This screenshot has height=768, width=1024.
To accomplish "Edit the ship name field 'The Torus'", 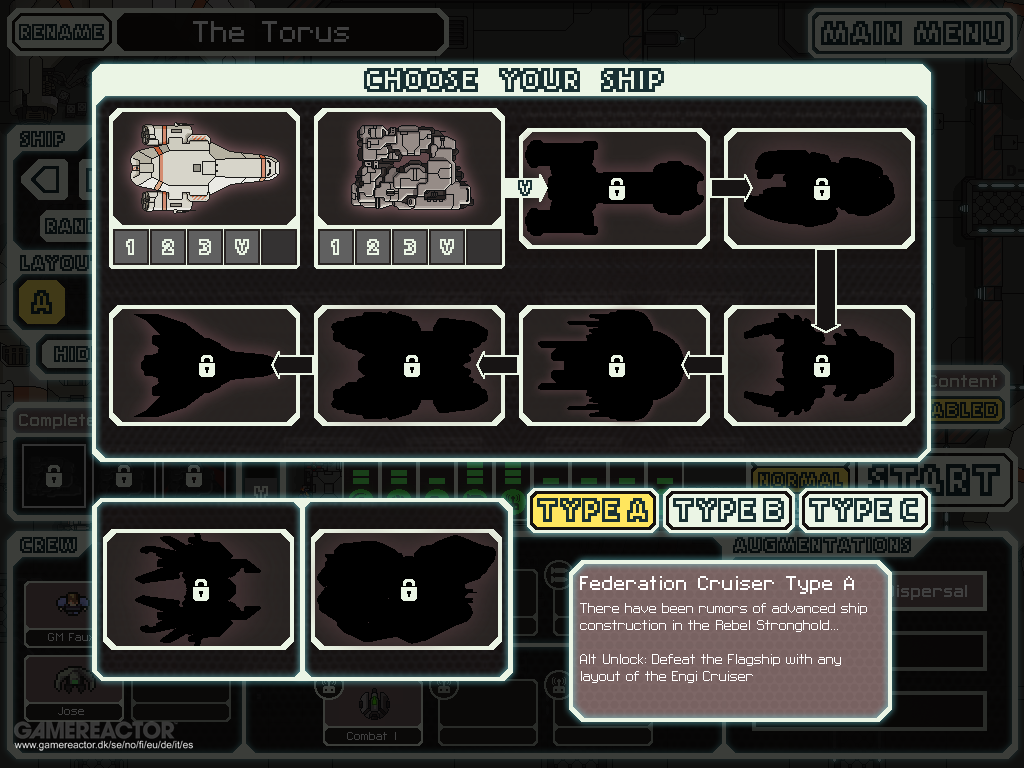I will click(x=280, y=32).
